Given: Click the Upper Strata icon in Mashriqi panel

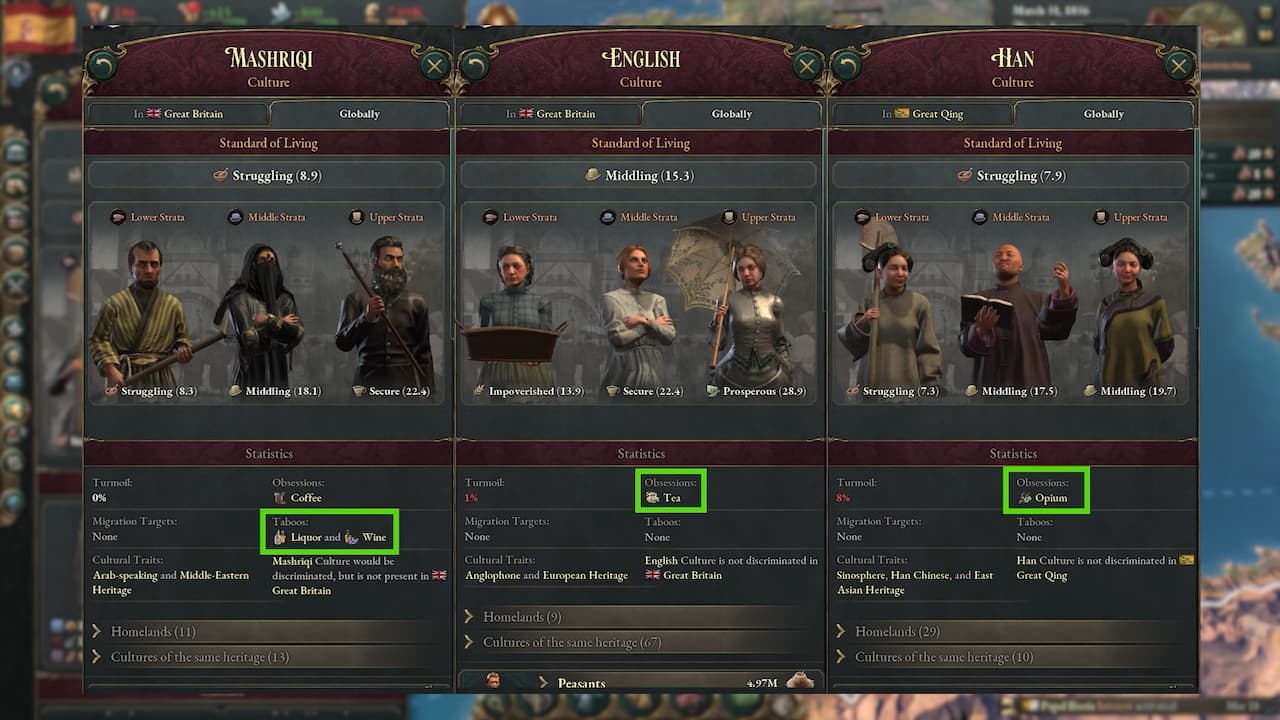Looking at the screenshot, I should coord(357,217).
